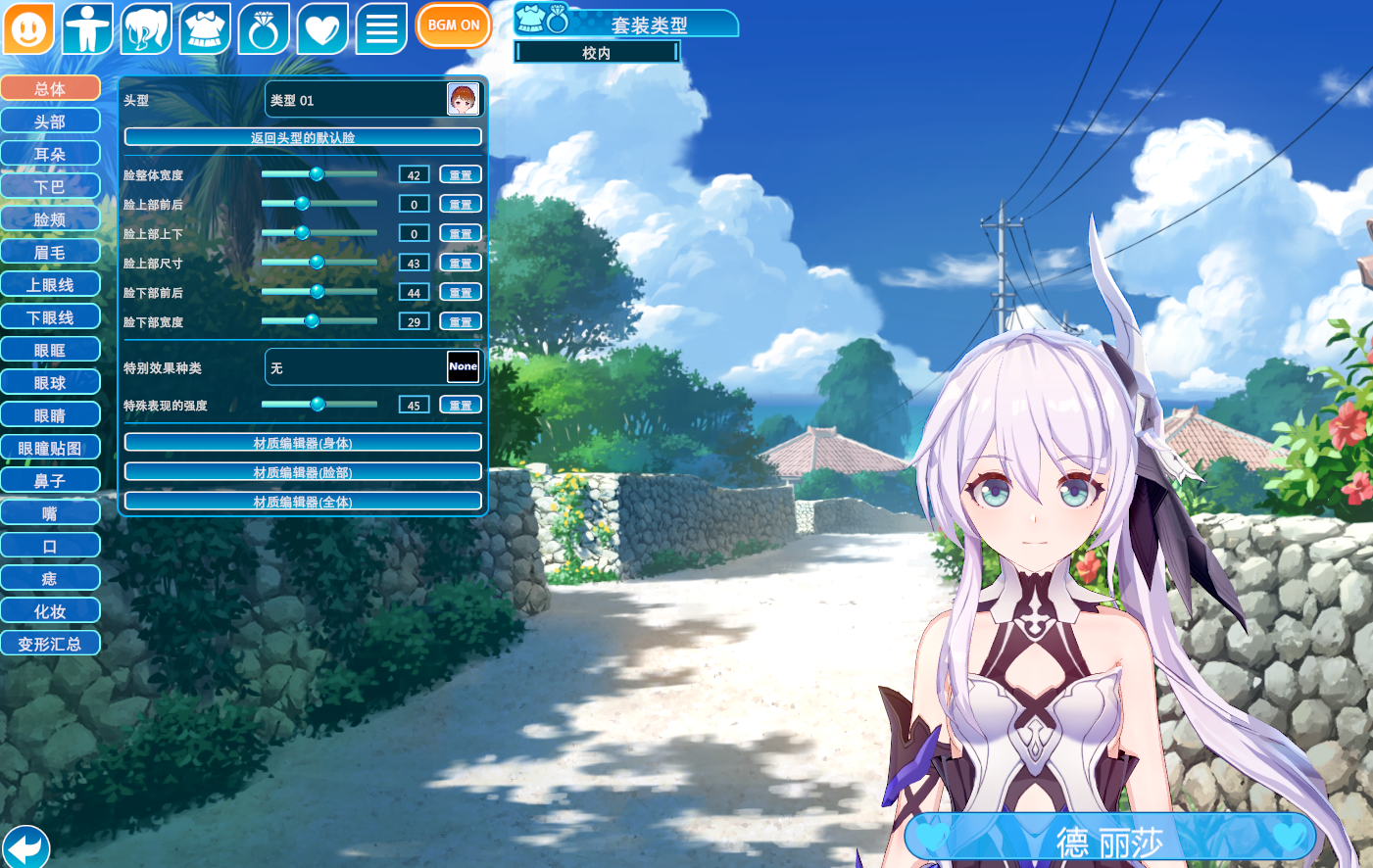Click 返回头型的默认脸 button
Viewport: 1373px width, 868px height.
point(303,137)
